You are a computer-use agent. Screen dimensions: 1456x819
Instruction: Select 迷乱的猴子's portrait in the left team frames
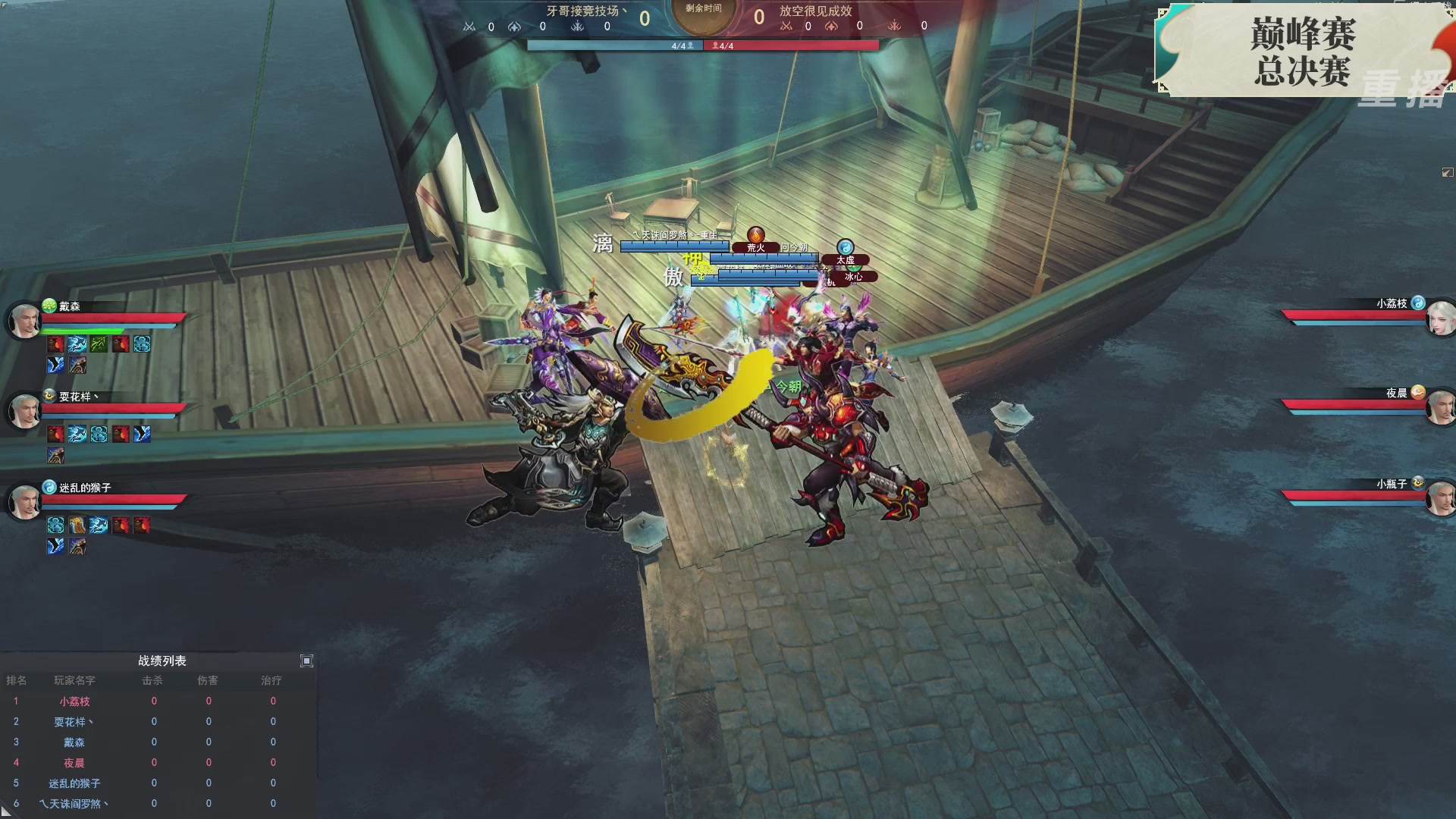(24, 501)
